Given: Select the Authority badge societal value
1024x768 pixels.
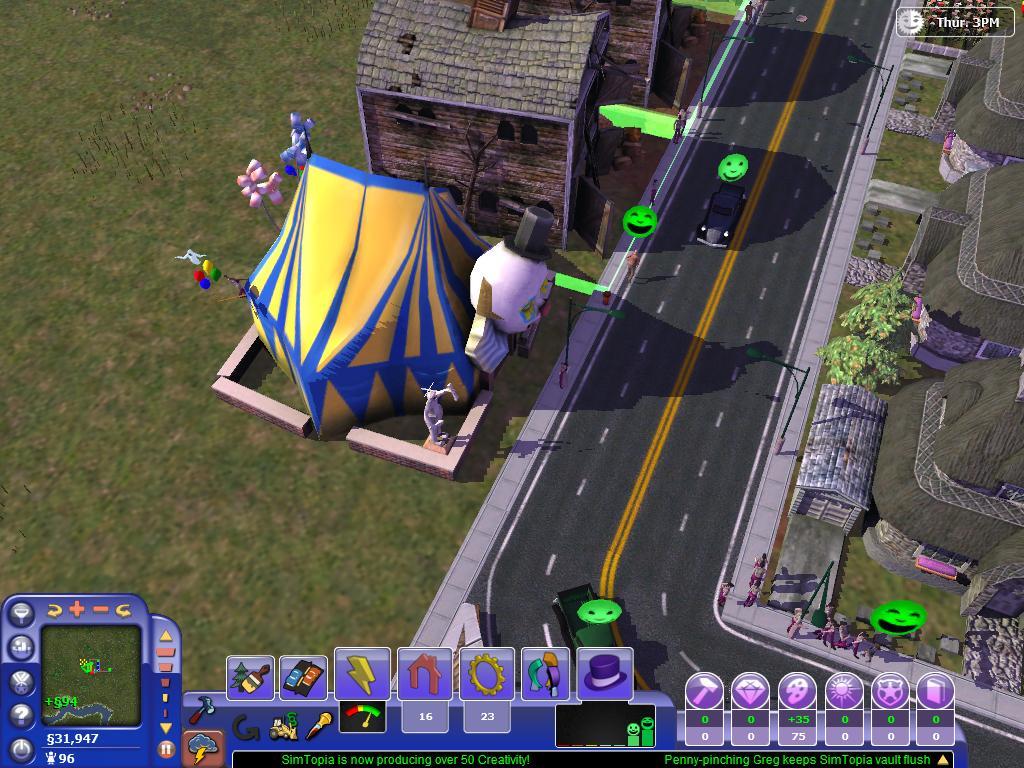Looking at the screenshot, I should (890, 691).
